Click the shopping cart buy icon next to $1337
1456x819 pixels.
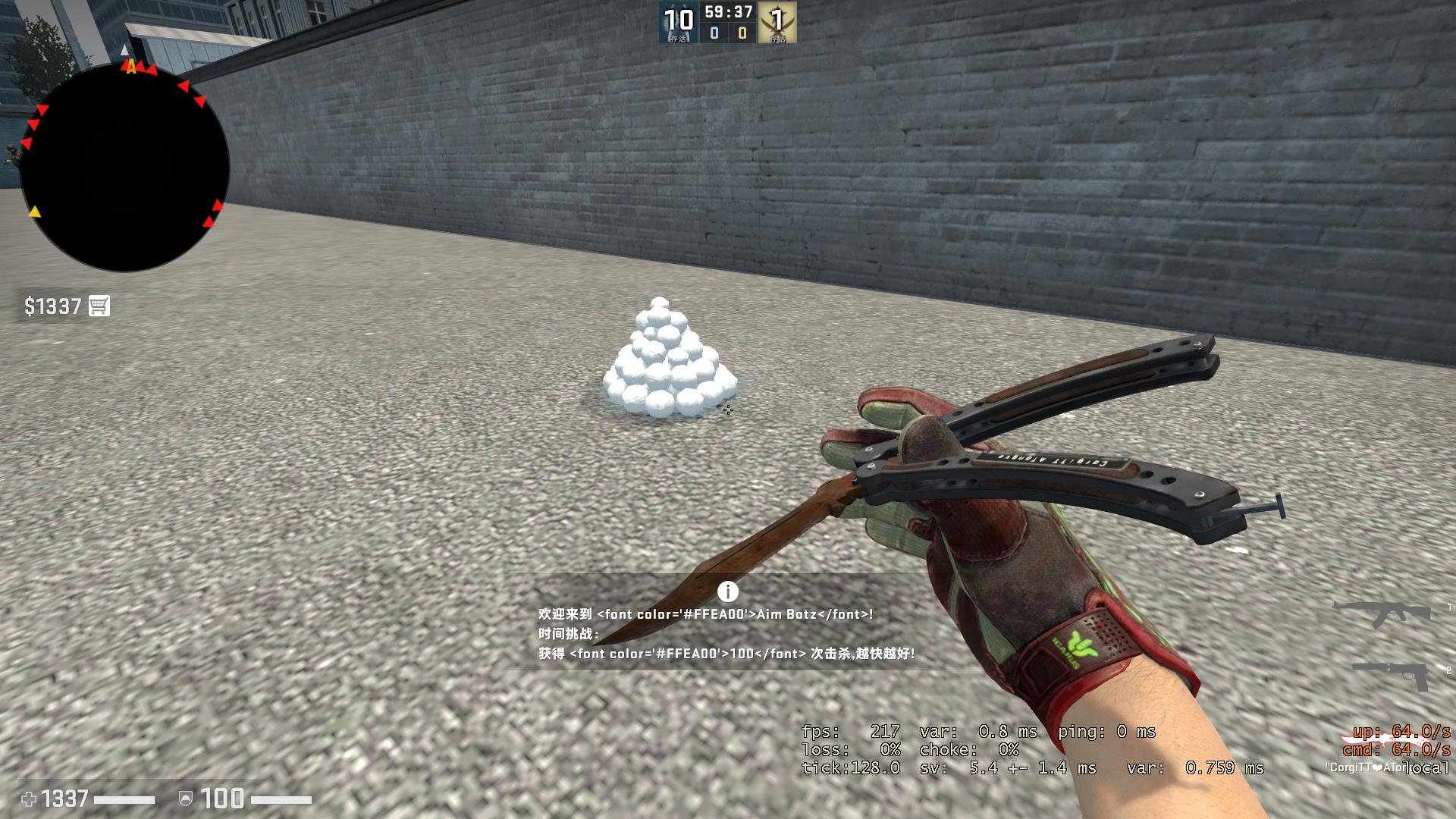tap(99, 306)
